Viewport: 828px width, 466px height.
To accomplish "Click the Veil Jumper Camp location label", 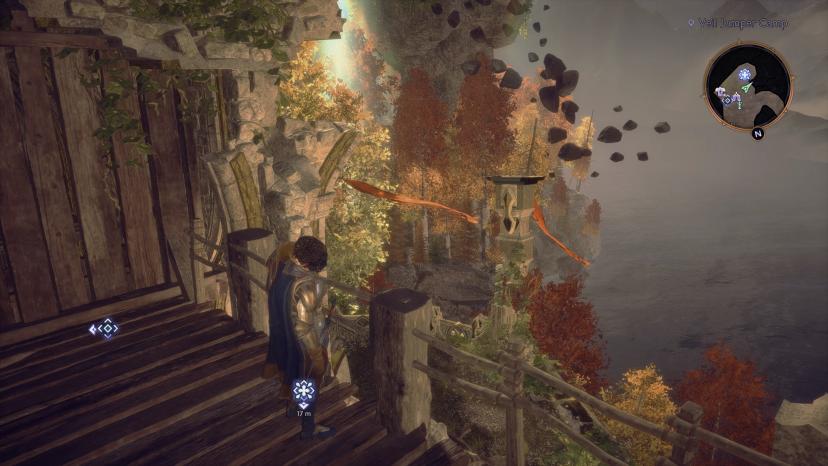I will coord(743,23).
